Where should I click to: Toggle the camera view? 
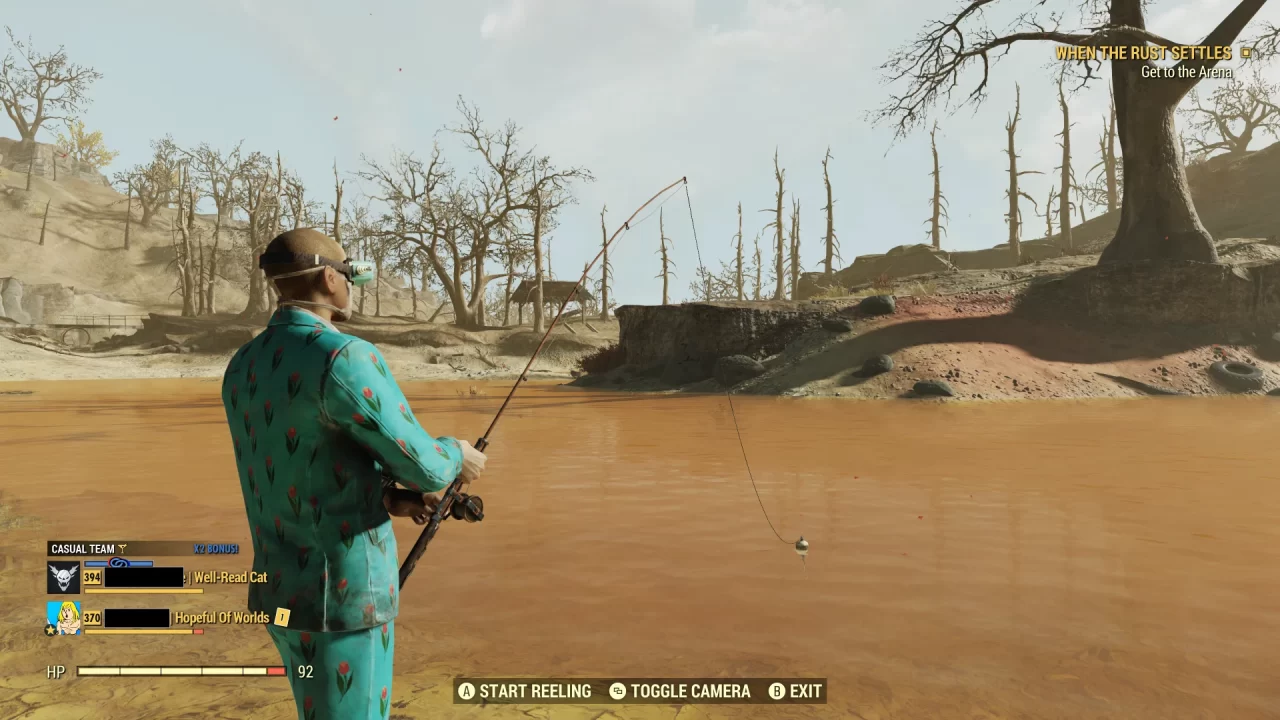click(x=690, y=691)
